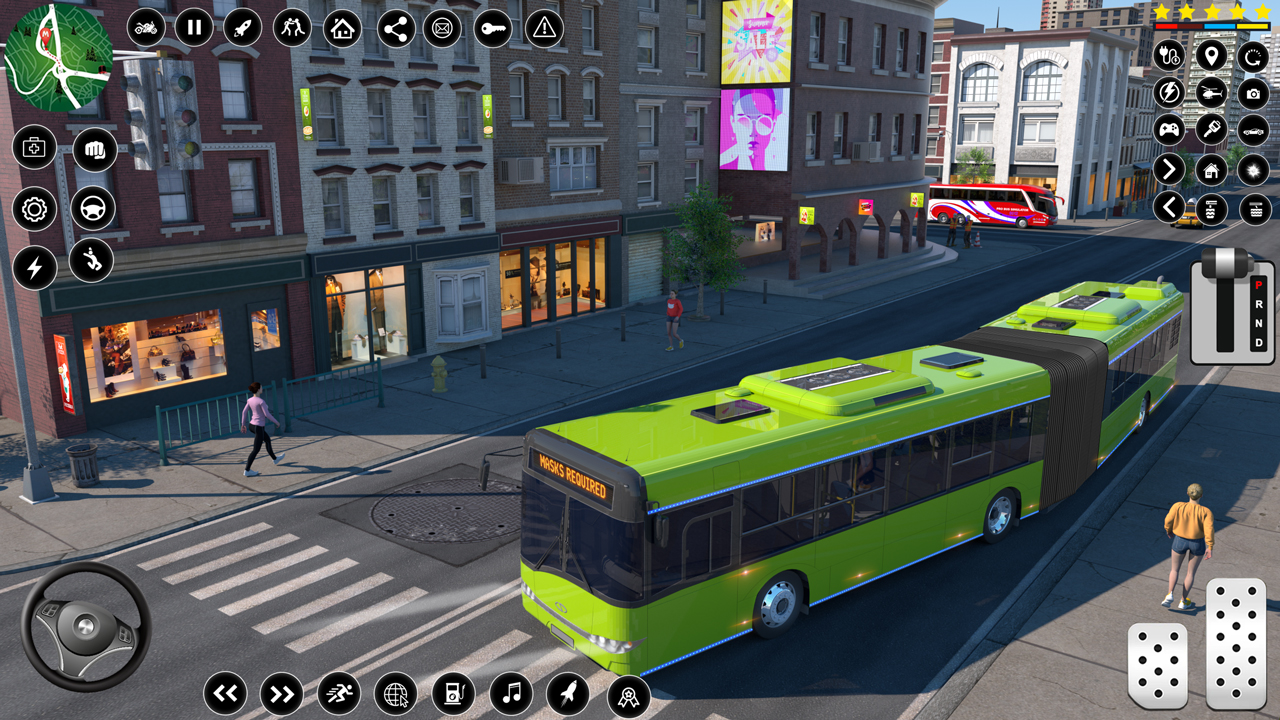The image size is (1280, 720).
Task: Open the fuel pump refuel option
Action: pyautogui.click(x=453, y=691)
